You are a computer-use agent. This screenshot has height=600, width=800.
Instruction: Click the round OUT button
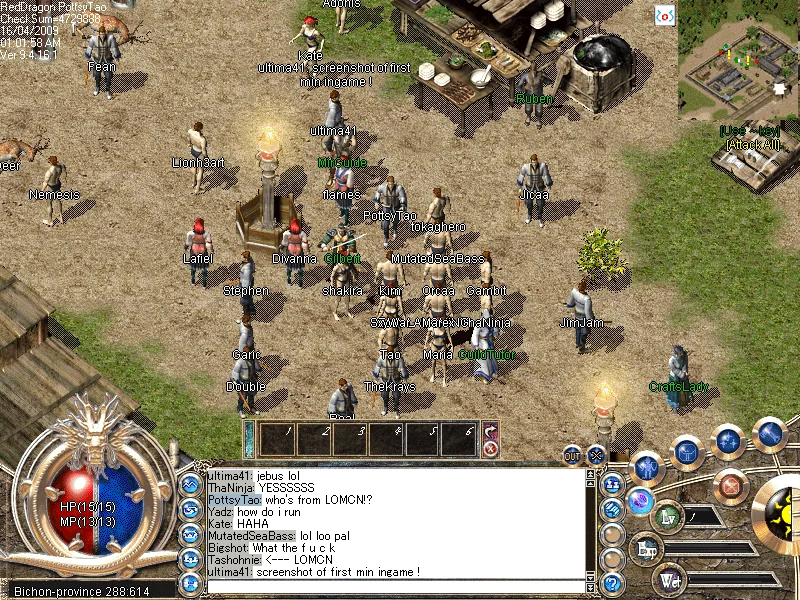click(573, 454)
